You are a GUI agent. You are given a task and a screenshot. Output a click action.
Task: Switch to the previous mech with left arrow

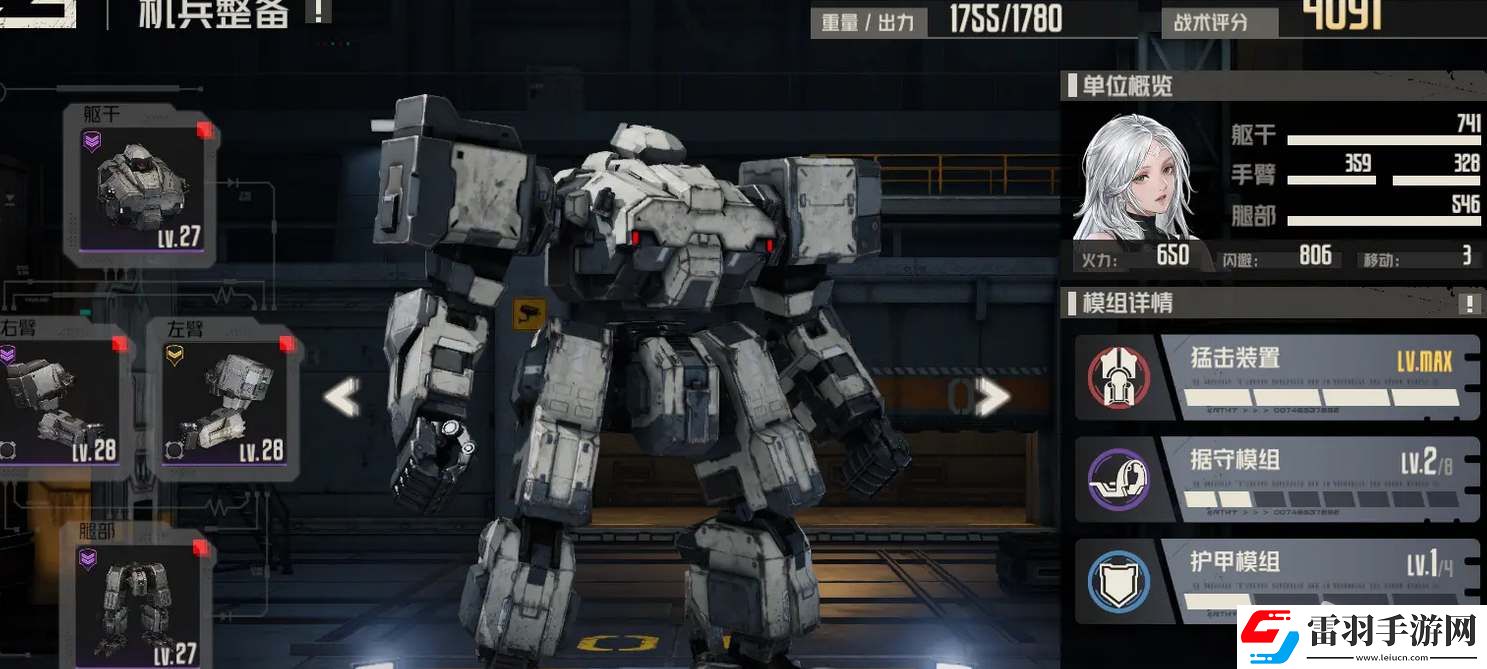click(x=341, y=398)
